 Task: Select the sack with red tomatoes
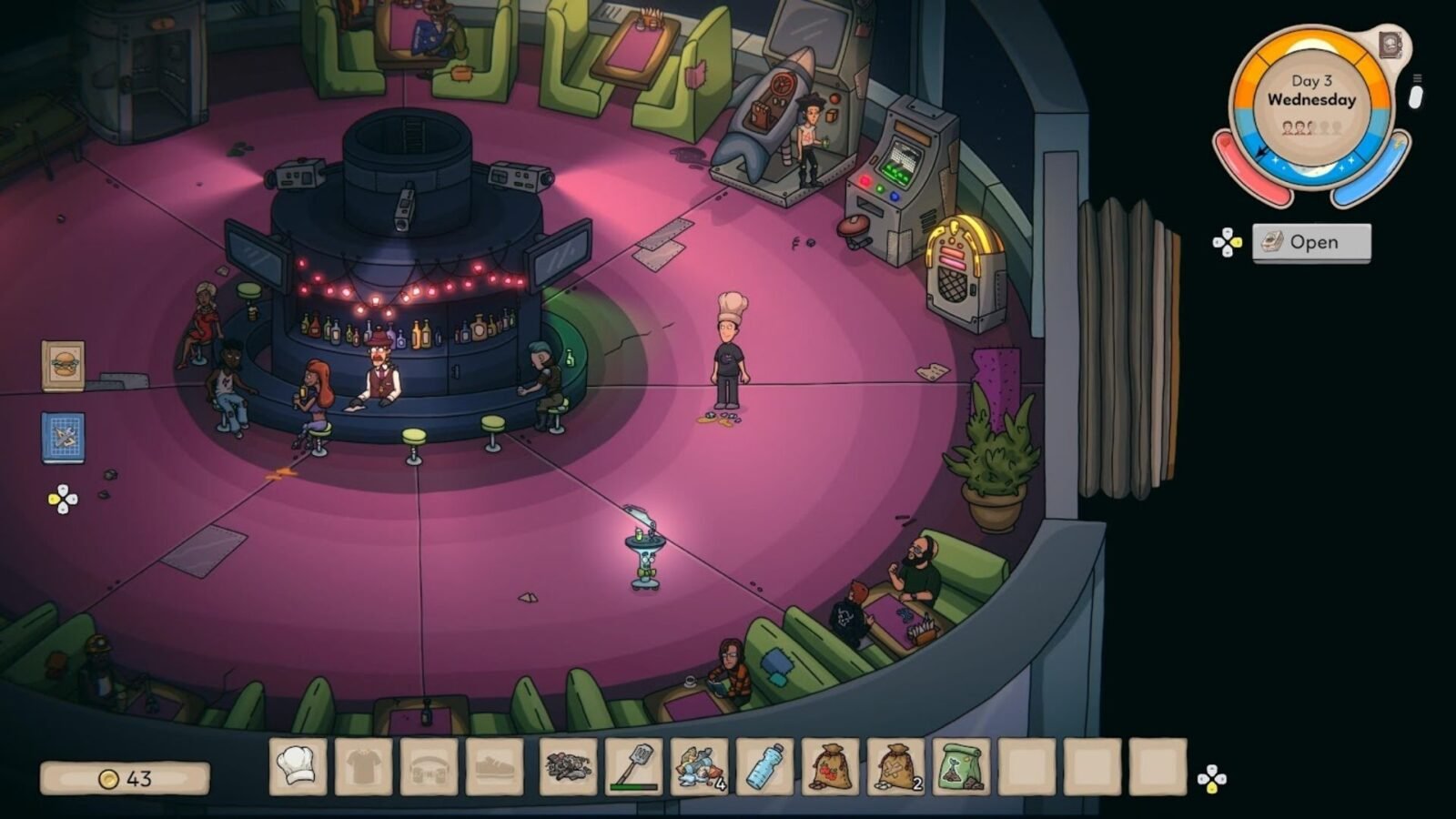coord(831,766)
